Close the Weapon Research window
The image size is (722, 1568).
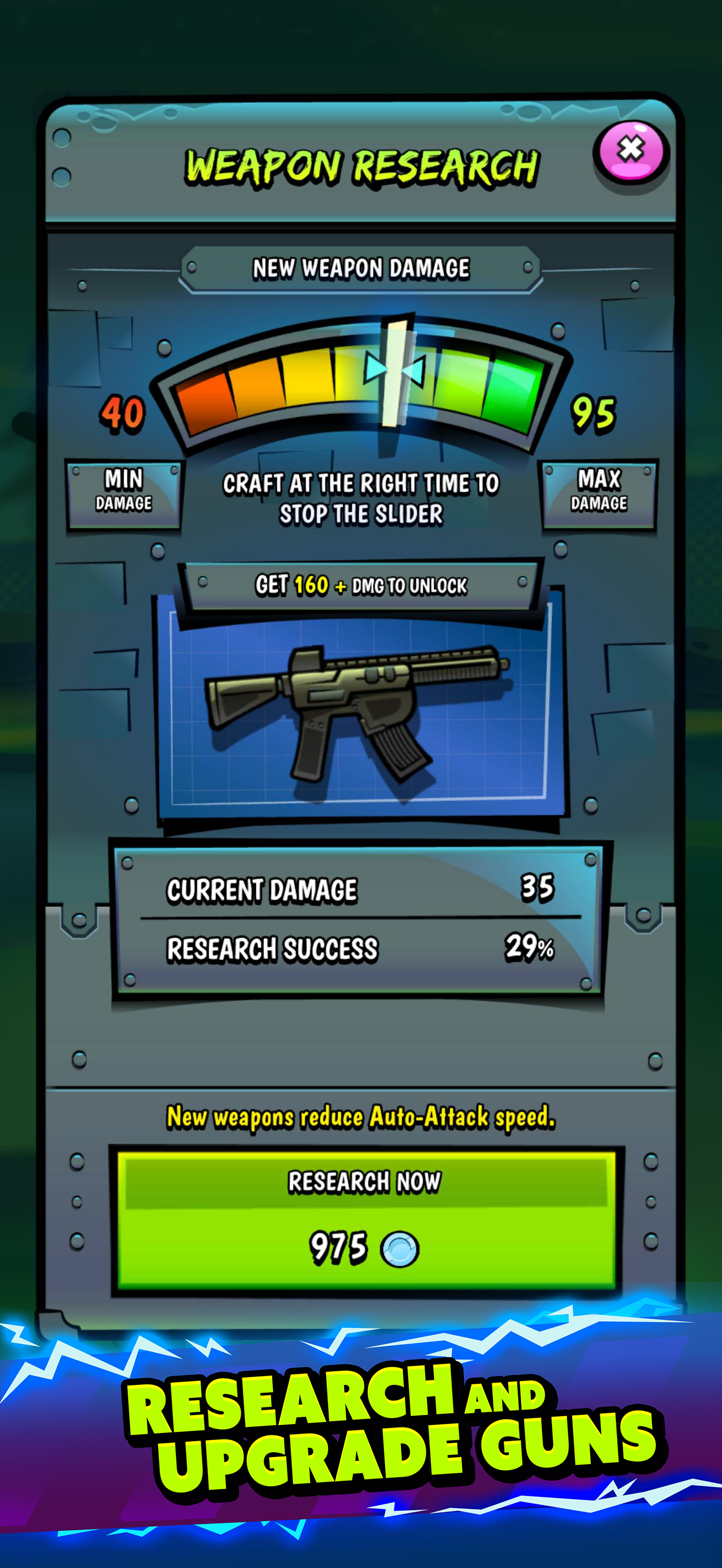tap(630, 151)
